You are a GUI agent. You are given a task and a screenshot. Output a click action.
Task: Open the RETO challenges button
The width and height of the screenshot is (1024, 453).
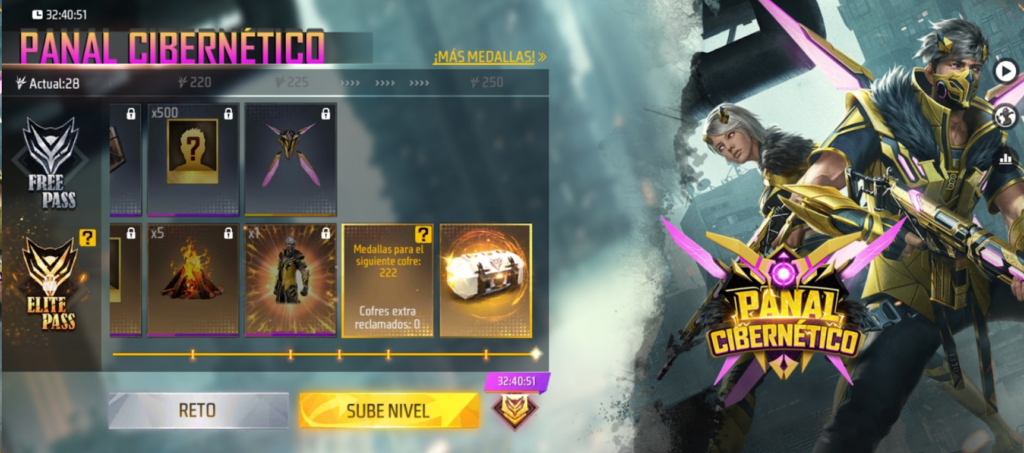point(198,410)
